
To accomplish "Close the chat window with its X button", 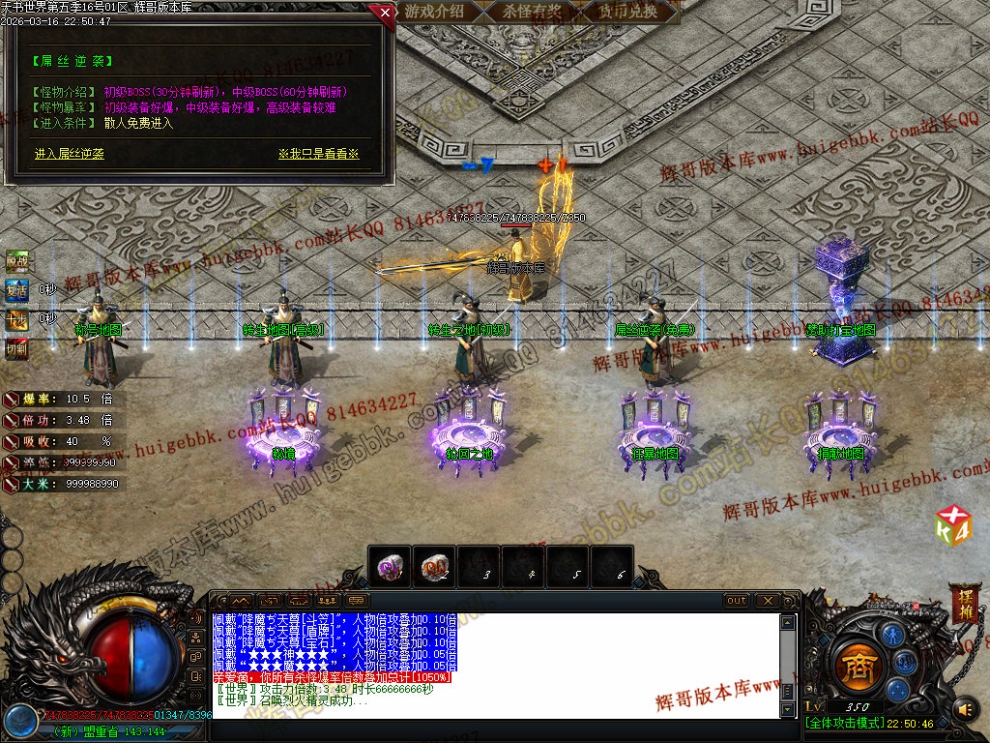I will tap(766, 601).
